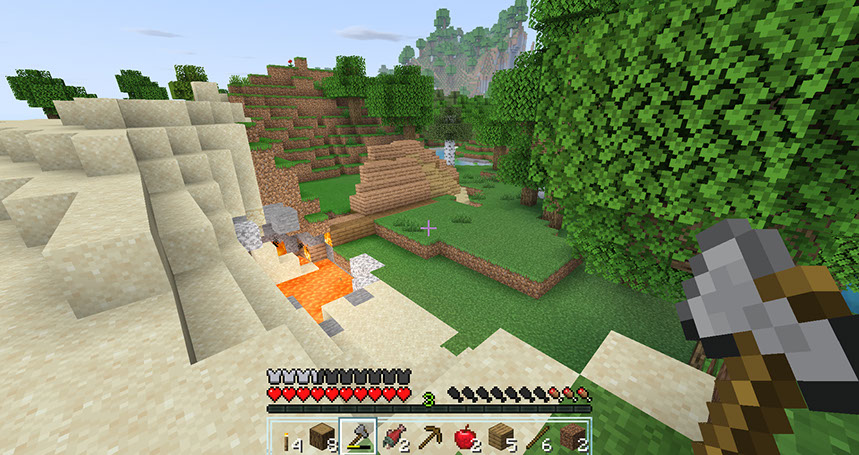Screen dimensions: 859x455
Task: Select the raw fish hotbar slot
Action: 394,437
